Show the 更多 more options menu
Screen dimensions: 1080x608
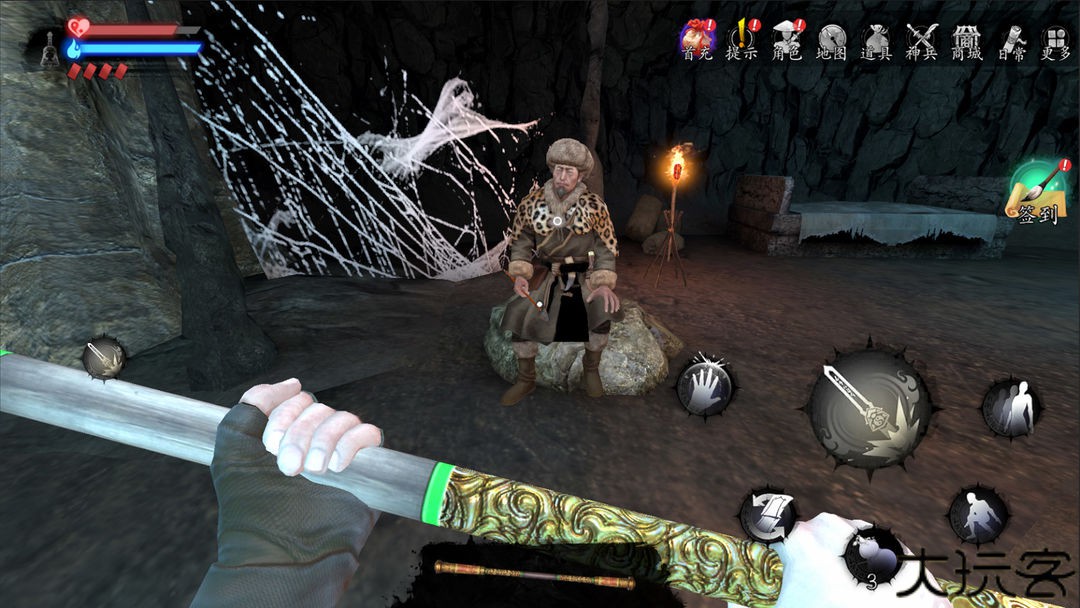(1055, 40)
